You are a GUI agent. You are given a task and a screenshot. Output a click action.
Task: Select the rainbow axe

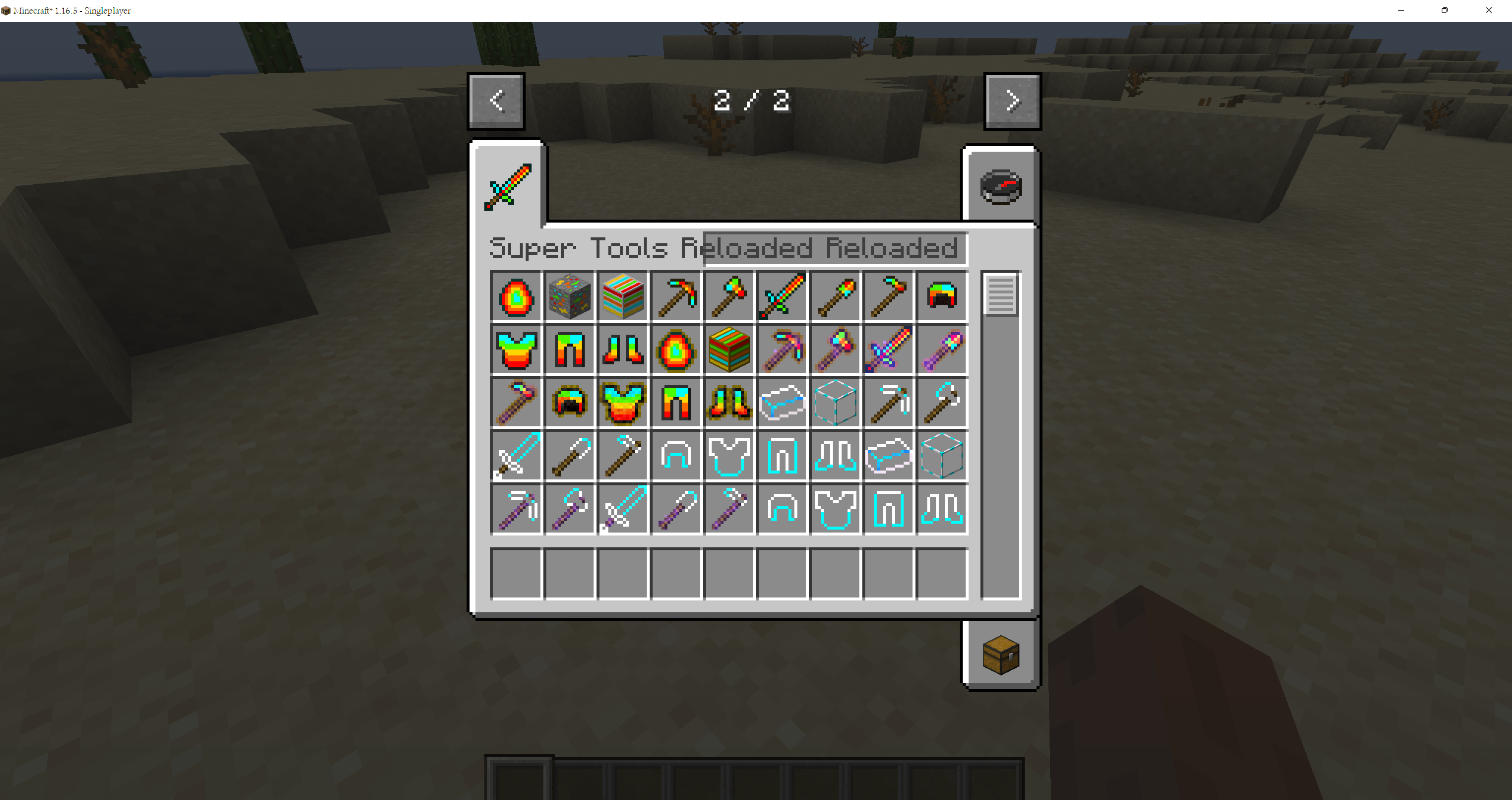729,296
